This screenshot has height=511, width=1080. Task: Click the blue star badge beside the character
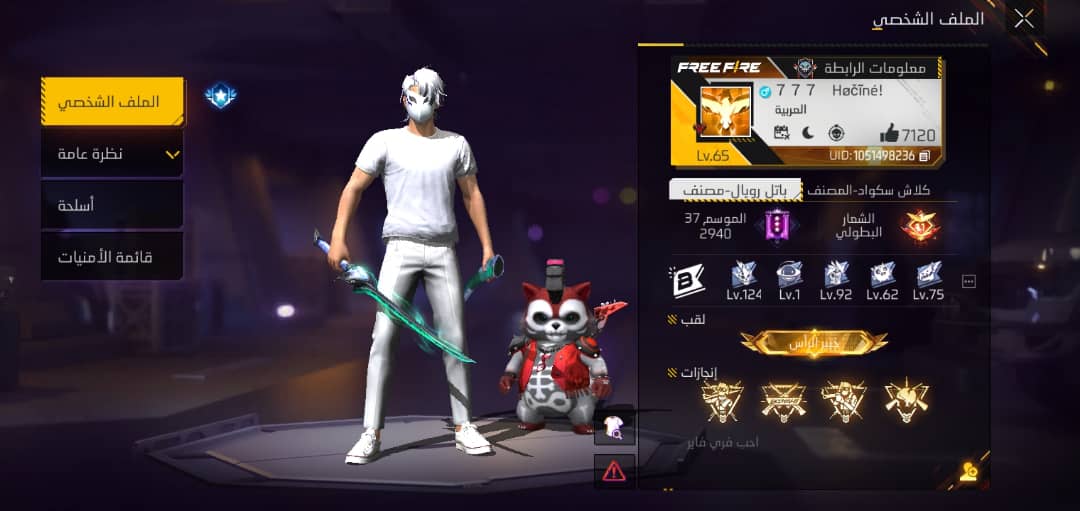pyautogui.click(x=220, y=95)
